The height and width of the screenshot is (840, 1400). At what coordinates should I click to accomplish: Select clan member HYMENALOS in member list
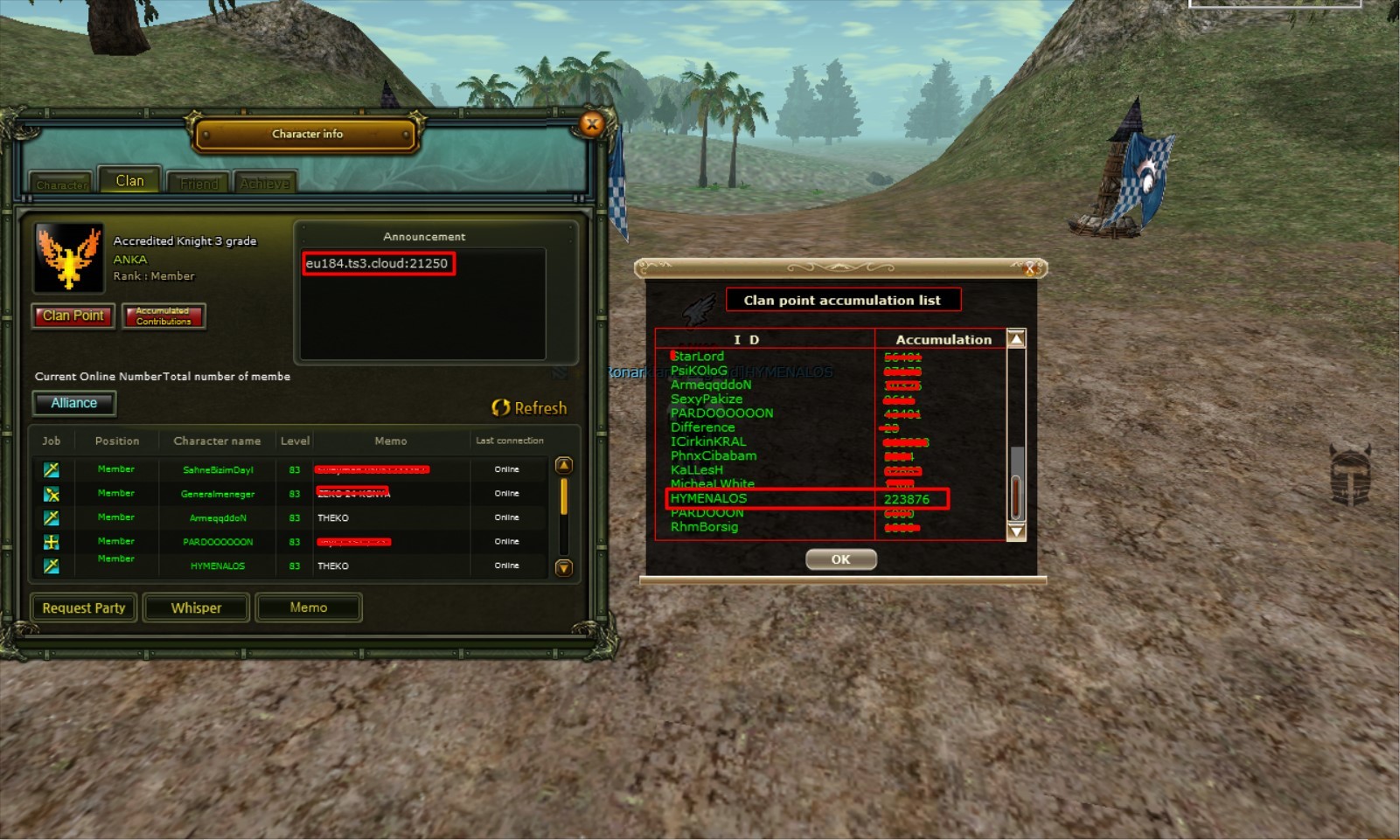[x=218, y=566]
